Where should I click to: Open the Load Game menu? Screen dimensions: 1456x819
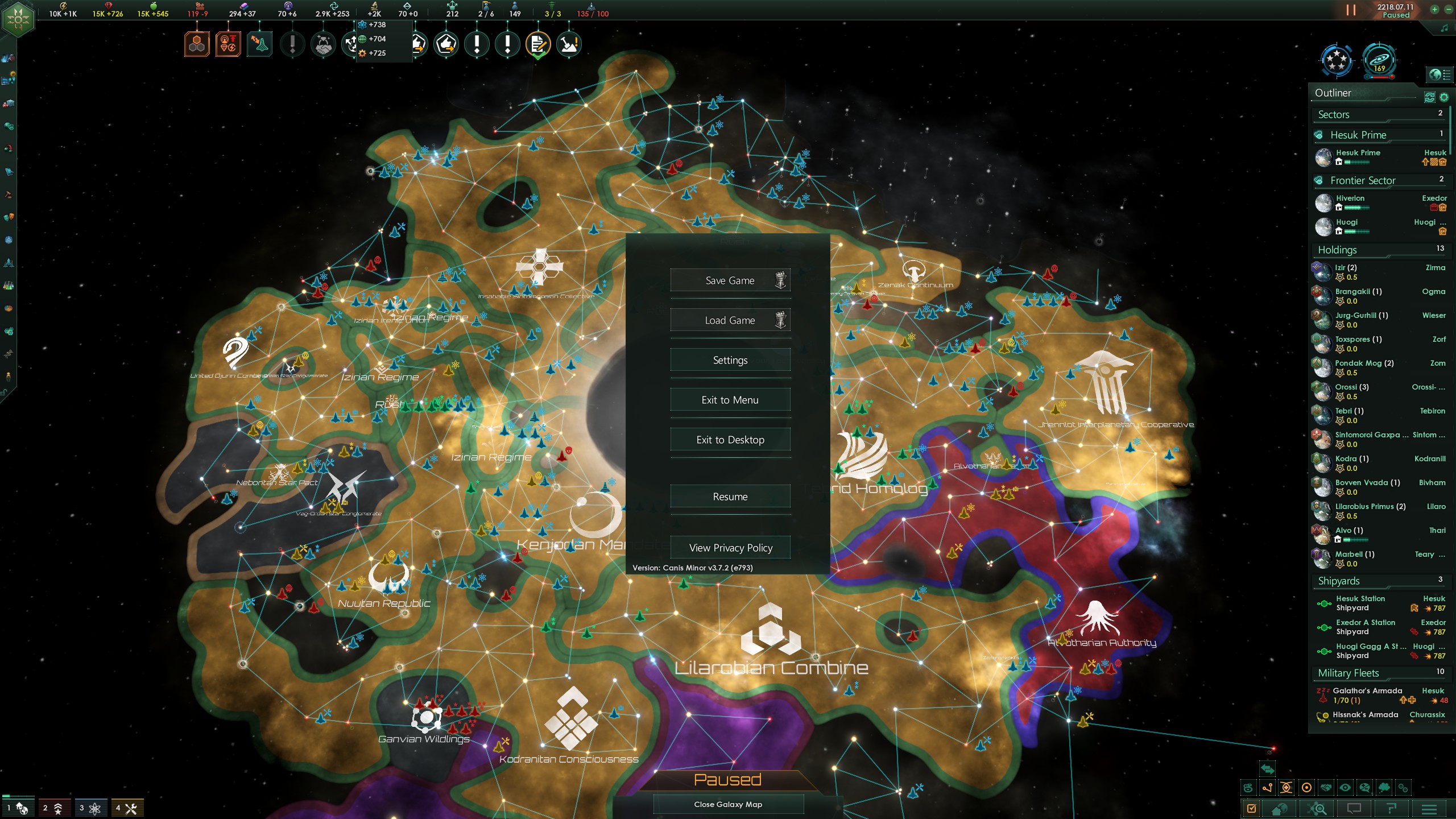pyautogui.click(x=730, y=320)
